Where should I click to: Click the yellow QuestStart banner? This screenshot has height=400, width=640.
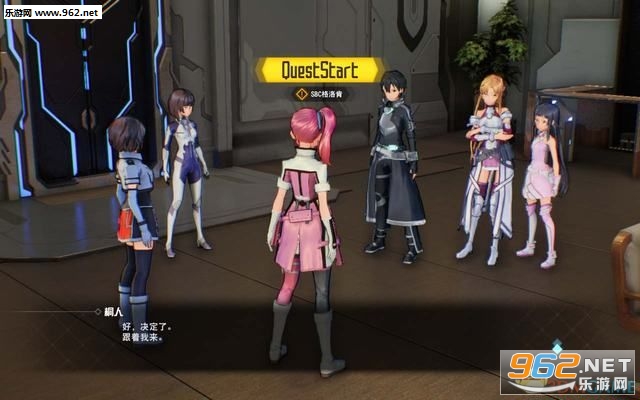pos(320,70)
